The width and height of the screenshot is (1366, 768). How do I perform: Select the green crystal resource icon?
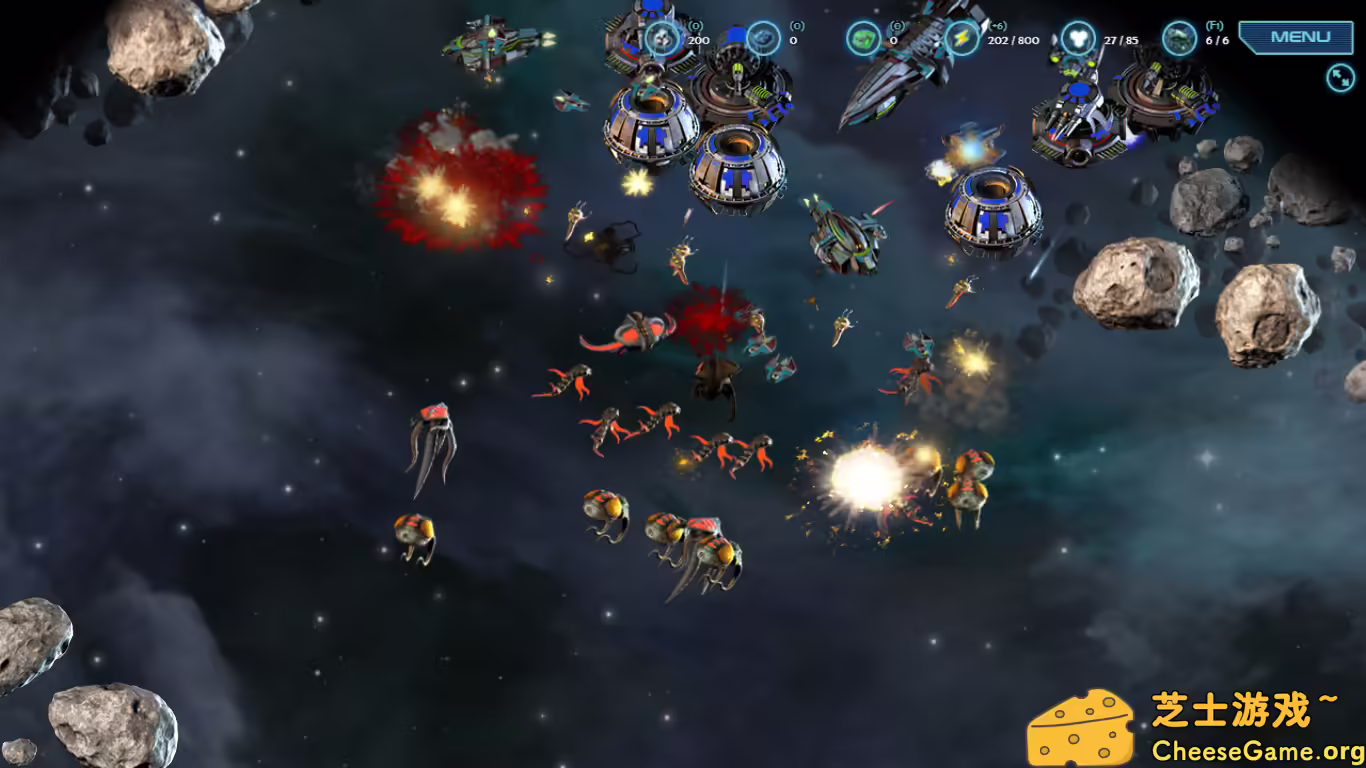[861, 36]
